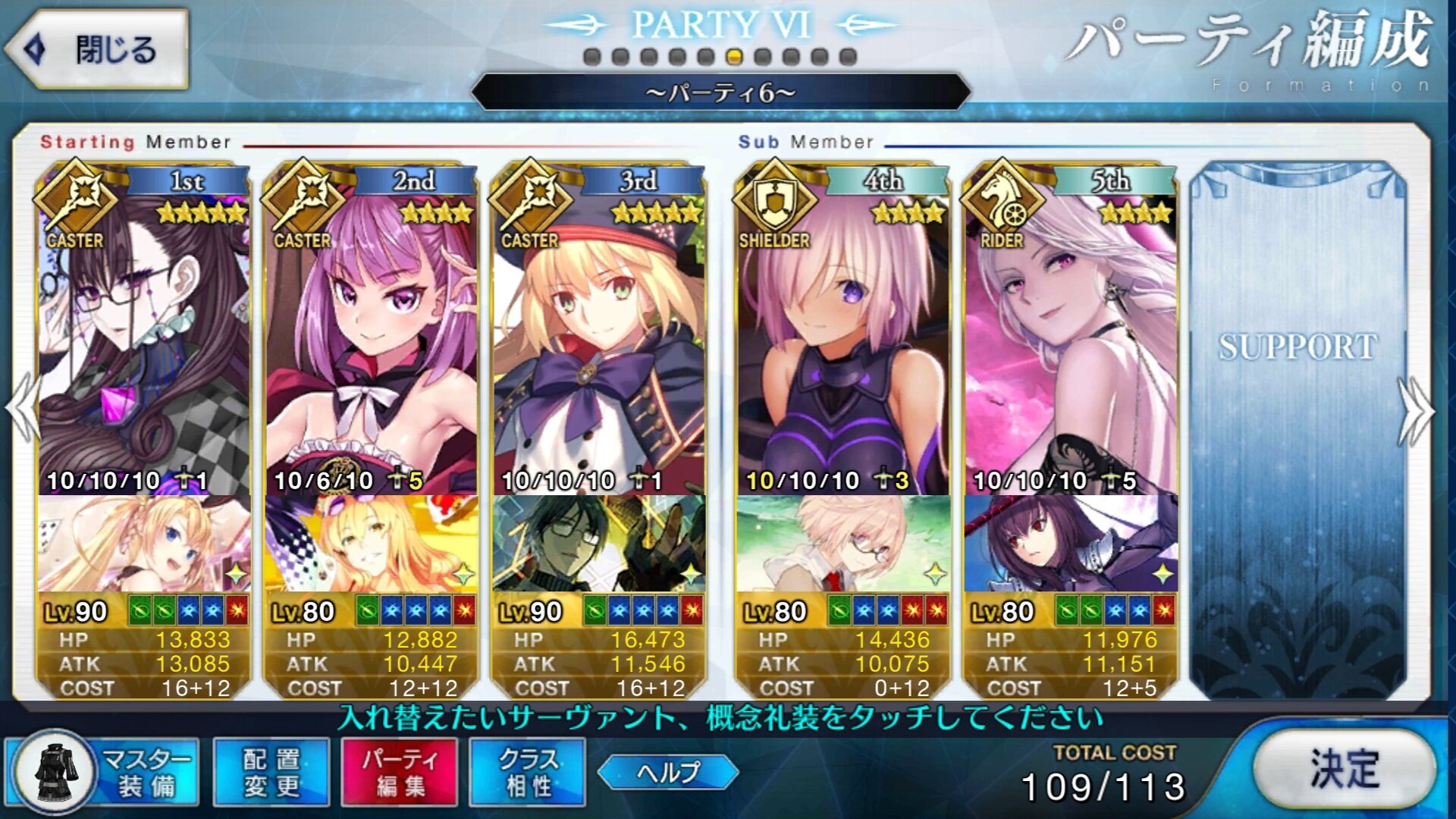This screenshot has height=819, width=1456.
Task: Change the 1st slot's craft essence
Action: (x=144, y=543)
